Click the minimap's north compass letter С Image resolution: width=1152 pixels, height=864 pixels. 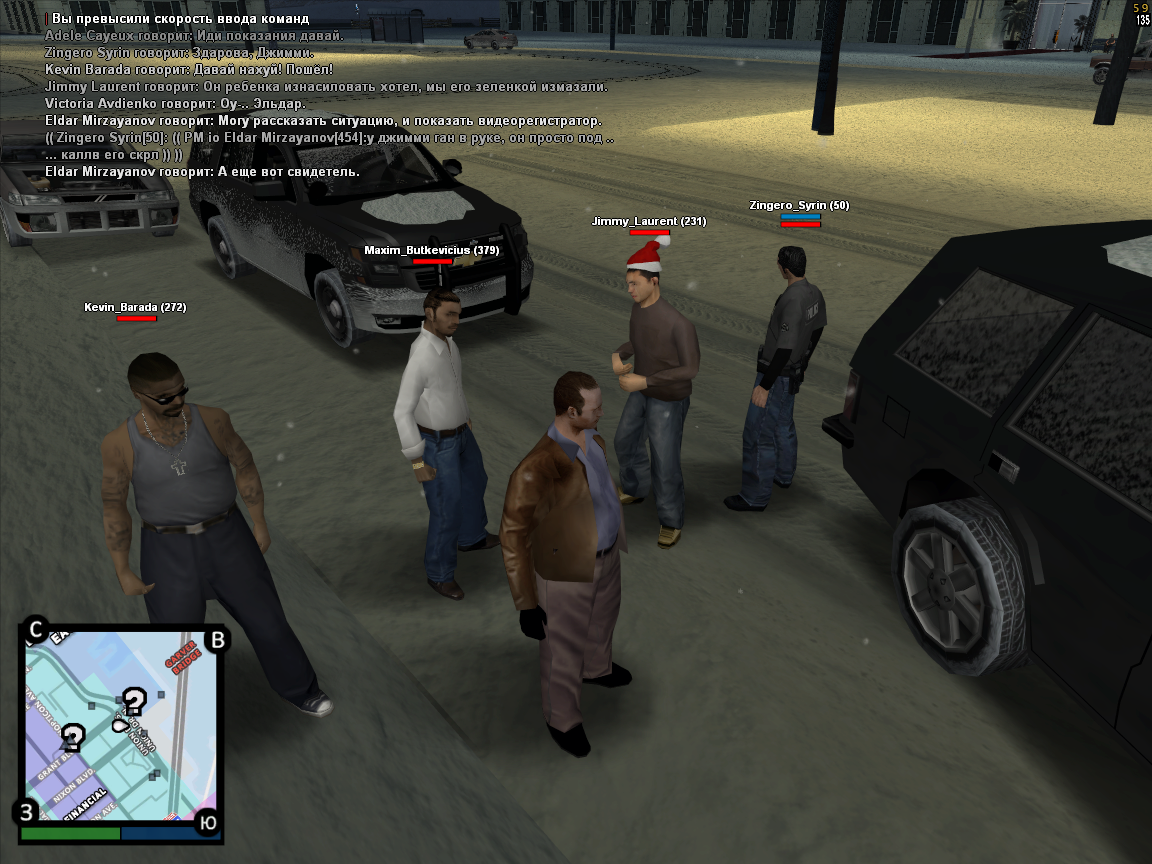tap(35, 630)
